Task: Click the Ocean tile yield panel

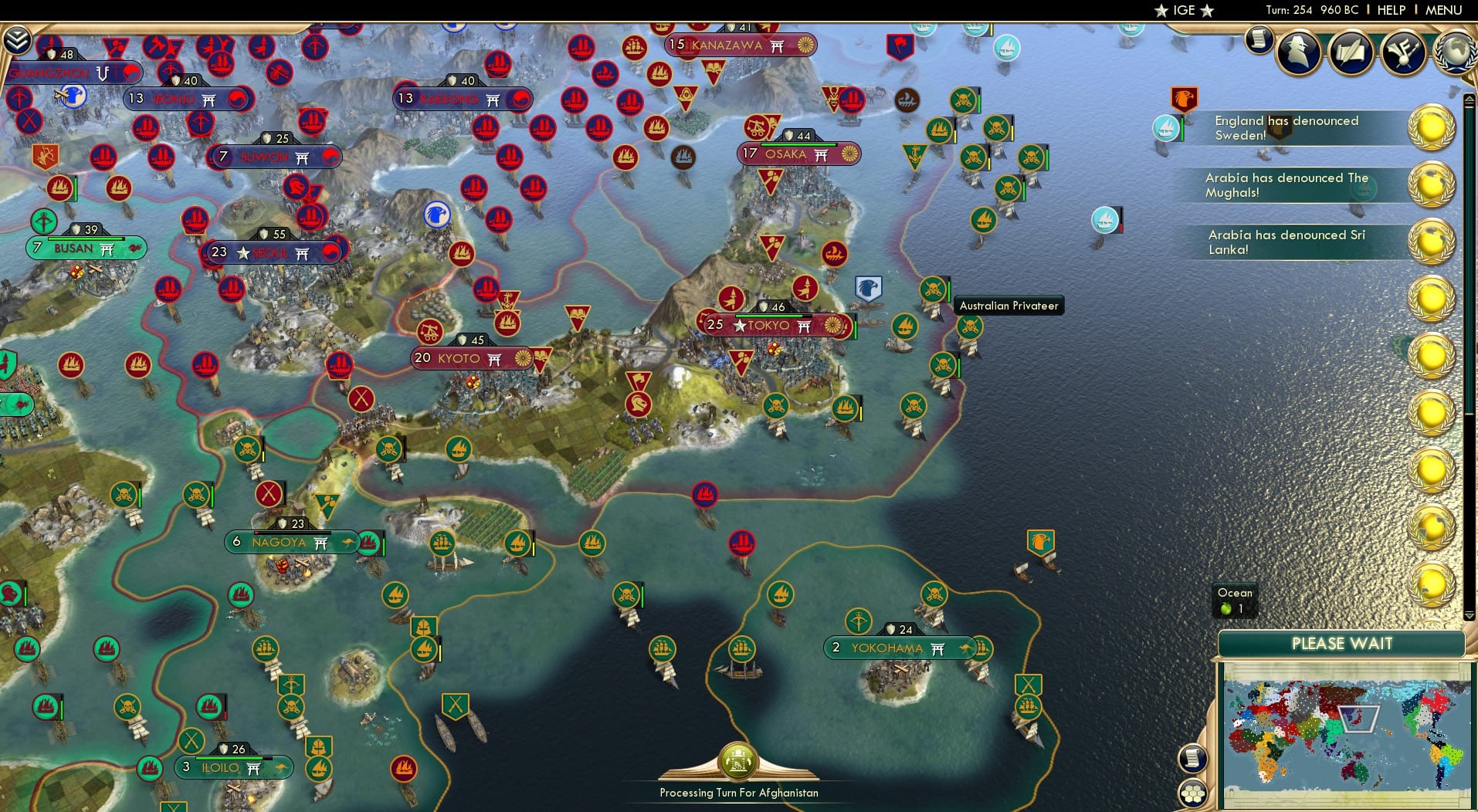Action: (x=1236, y=601)
